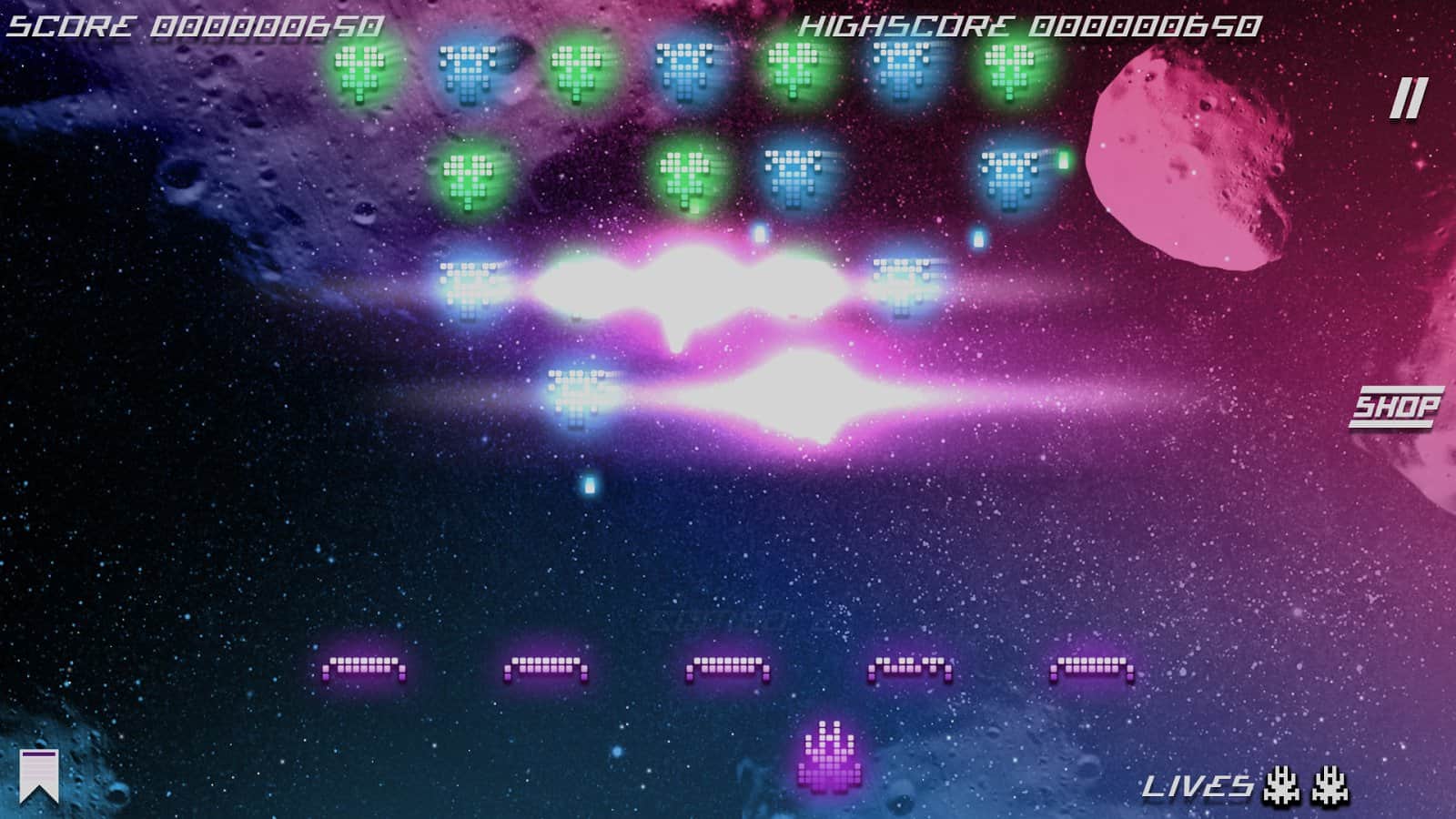Pause the game with the pause icon
The height and width of the screenshot is (819, 1456).
point(1407,98)
